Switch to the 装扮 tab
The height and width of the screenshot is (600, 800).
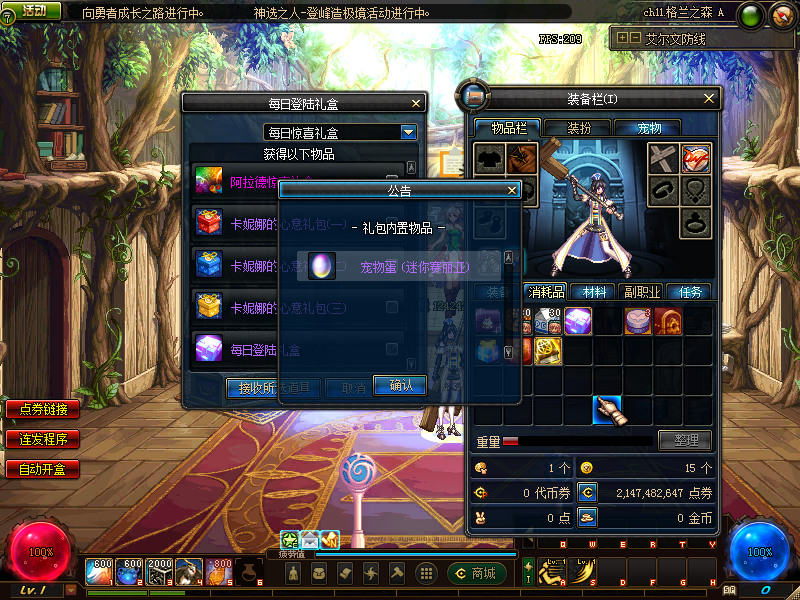tap(579, 128)
